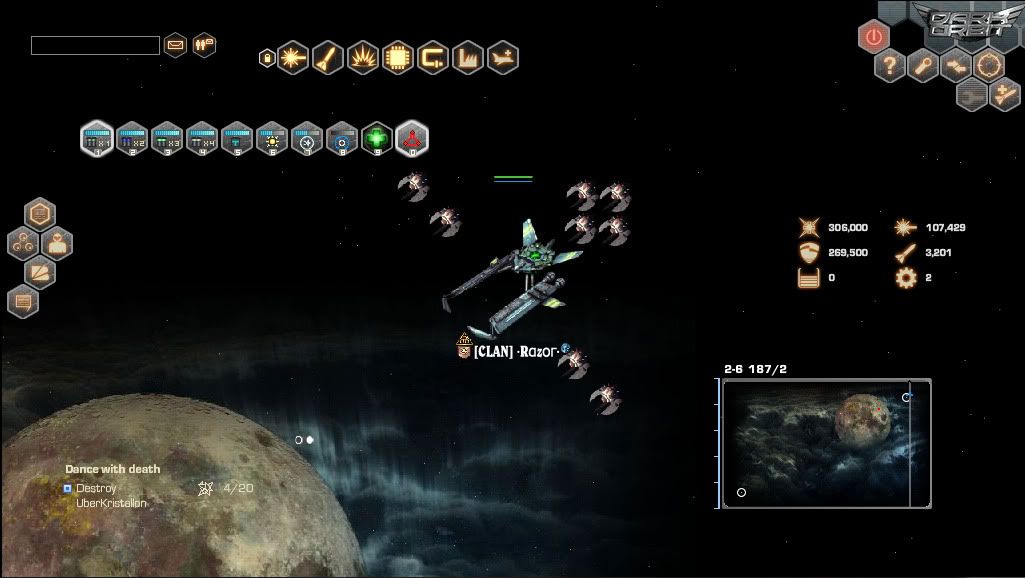
Task: Activate the green cross repair slot
Action: (376, 138)
